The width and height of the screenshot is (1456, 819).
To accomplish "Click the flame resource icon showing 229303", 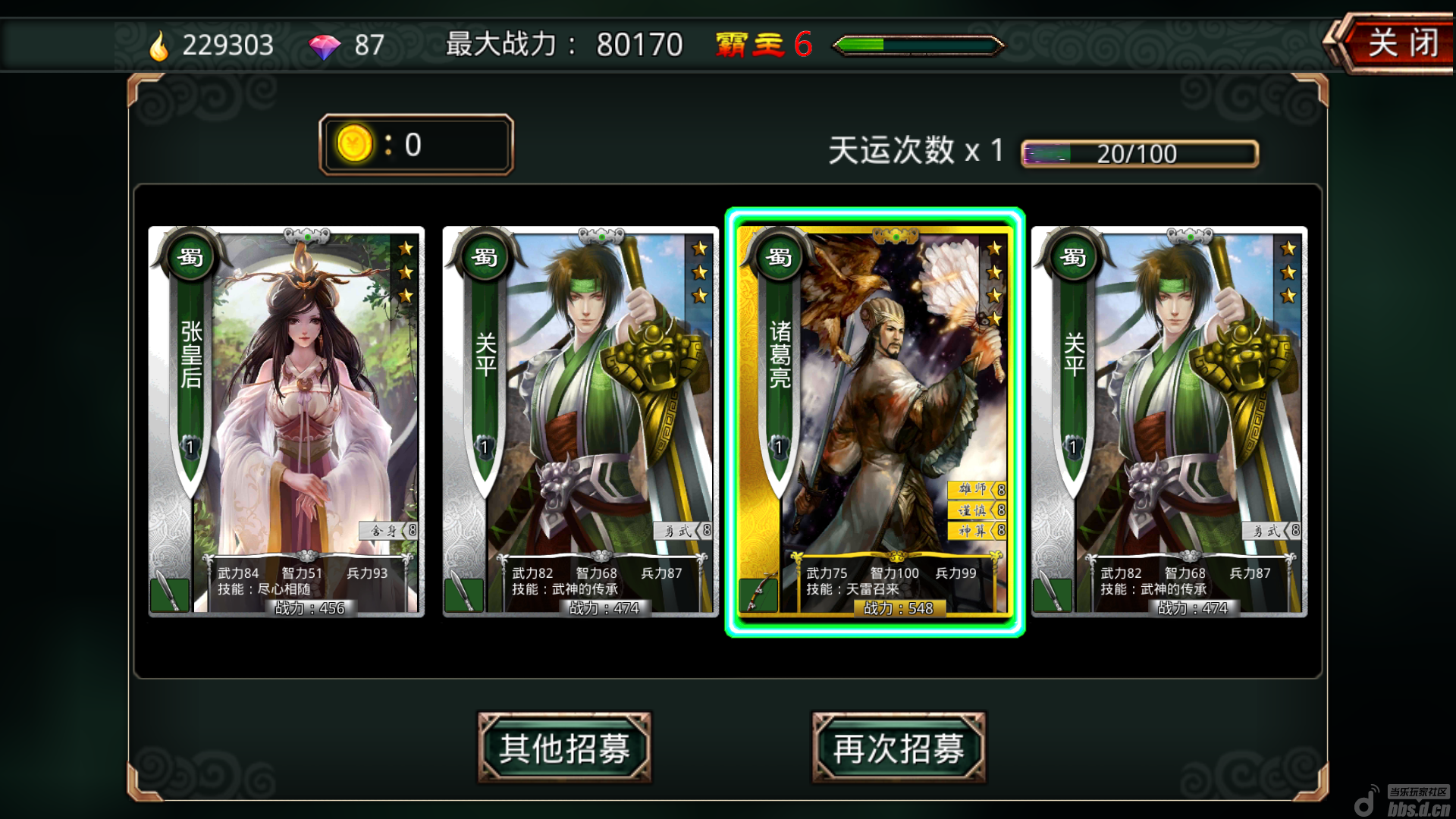I will 158,45.
